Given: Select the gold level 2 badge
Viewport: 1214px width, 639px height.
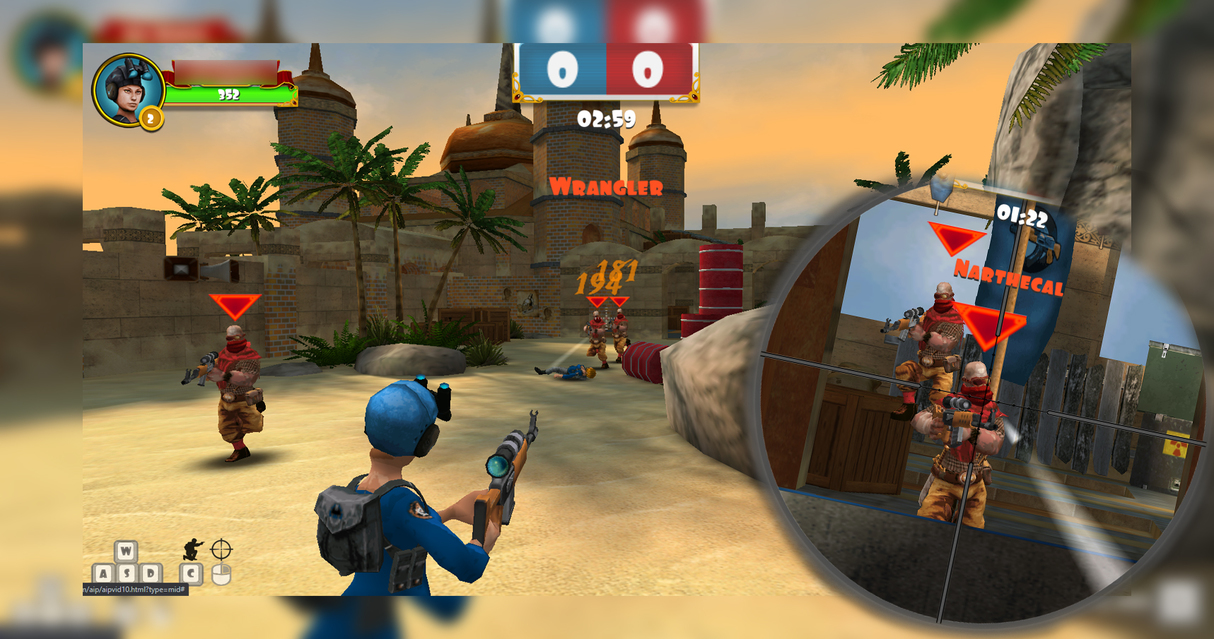Looking at the screenshot, I should [x=151, y=119].
